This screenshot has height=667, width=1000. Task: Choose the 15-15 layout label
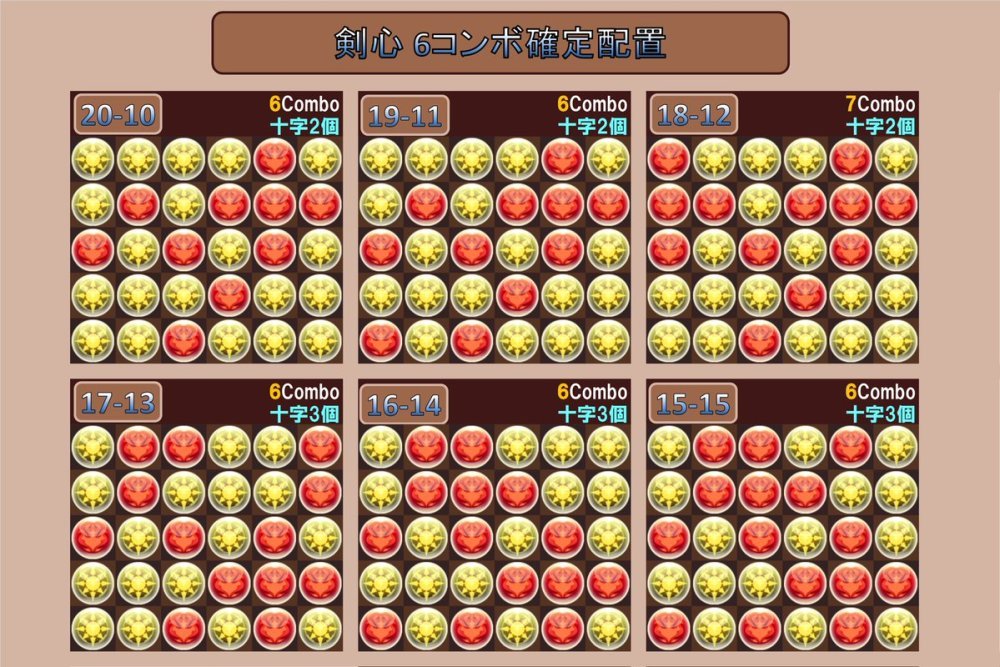pos(693,403)
